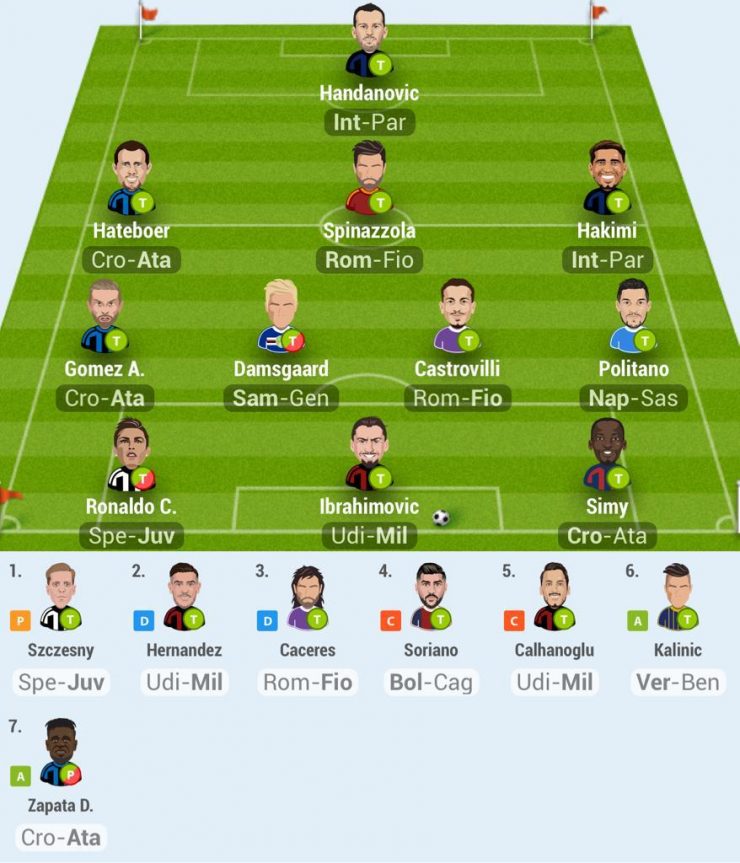Pick Hakimi from the starting eleven
The width and height of the screenshot is (740, 863).
pos(606,178)
